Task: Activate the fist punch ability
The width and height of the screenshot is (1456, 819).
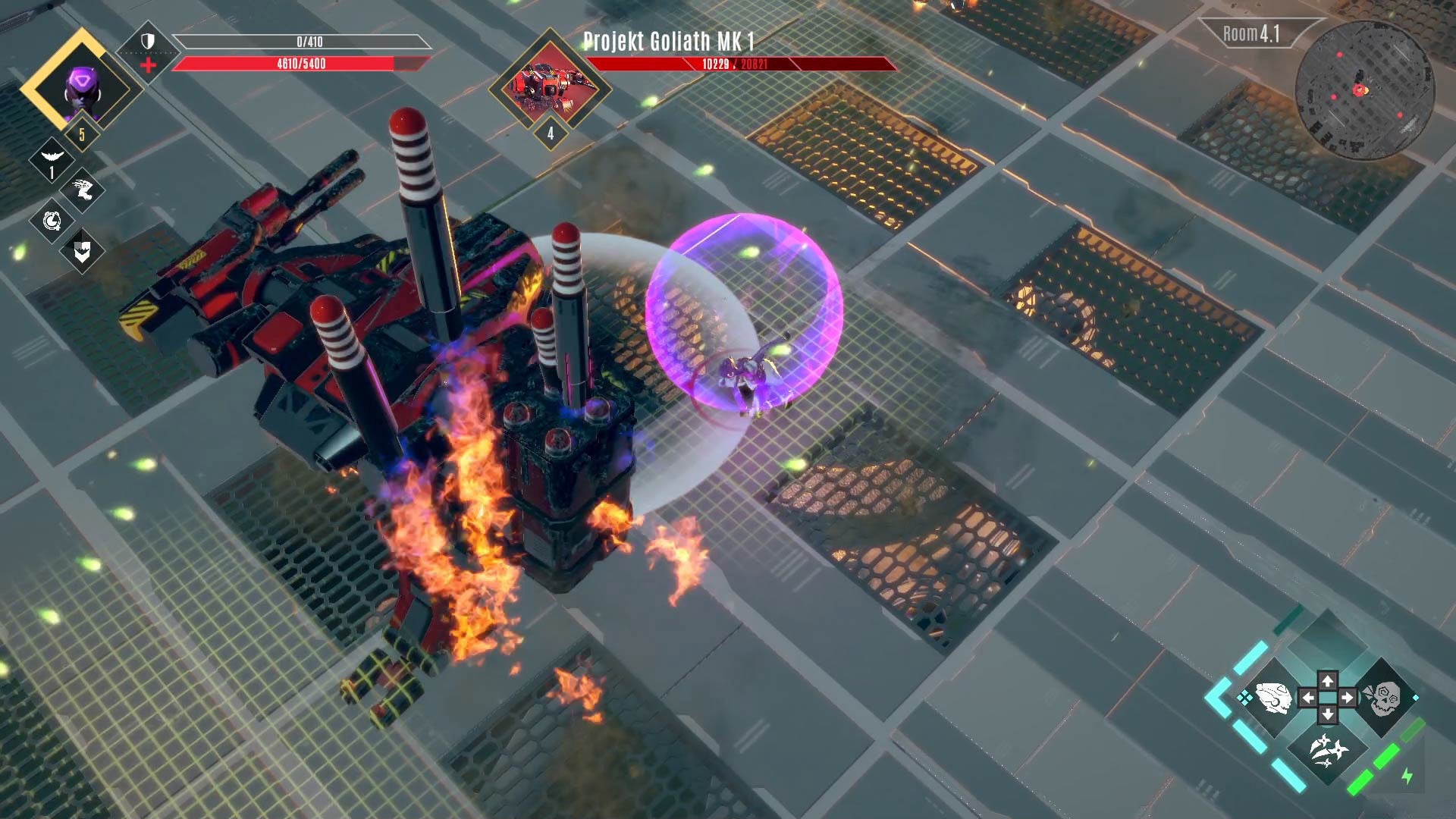Action: pos(1273,698)
